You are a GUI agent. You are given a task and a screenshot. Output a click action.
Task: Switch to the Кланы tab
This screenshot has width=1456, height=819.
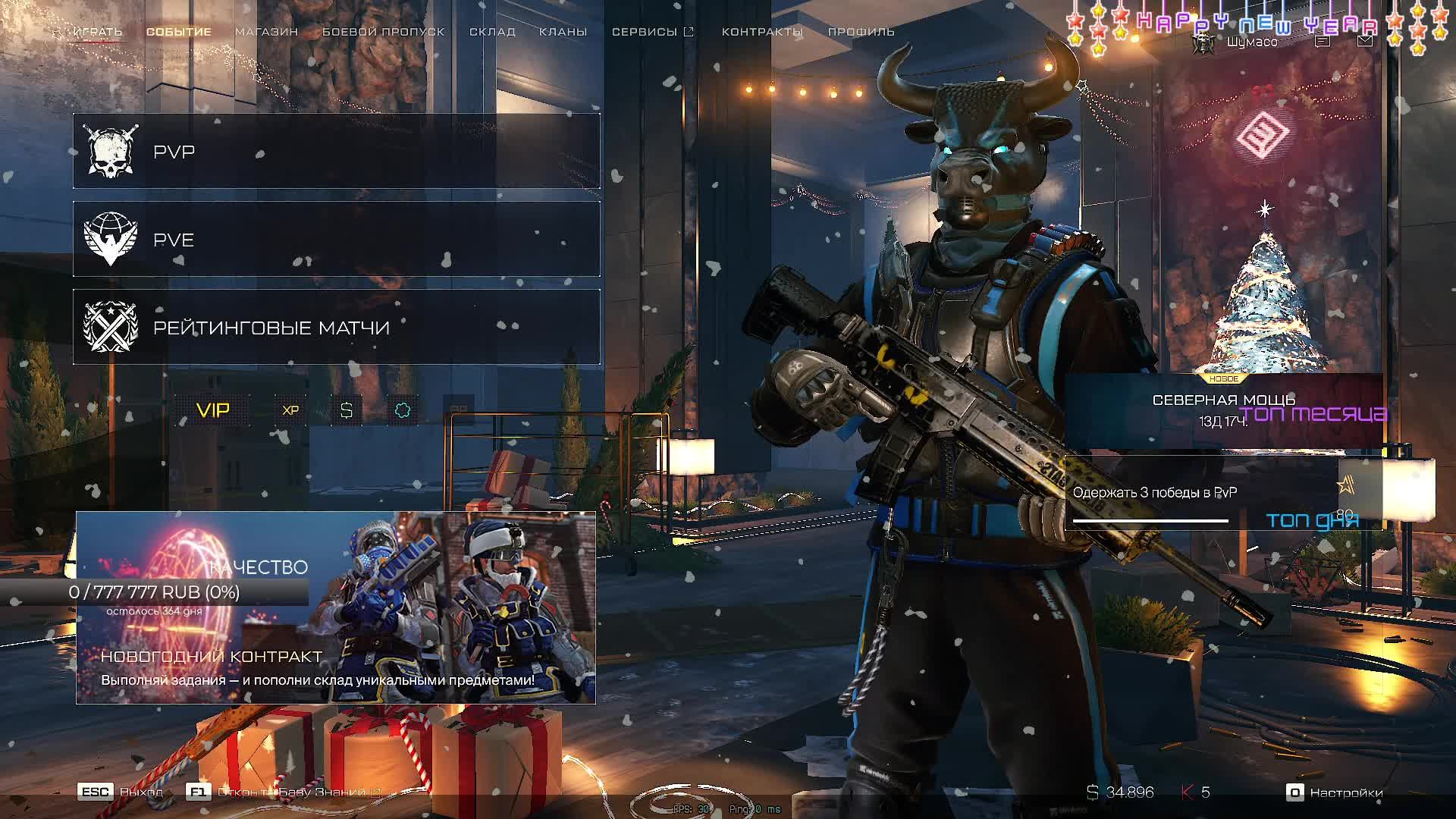[563, 32]
